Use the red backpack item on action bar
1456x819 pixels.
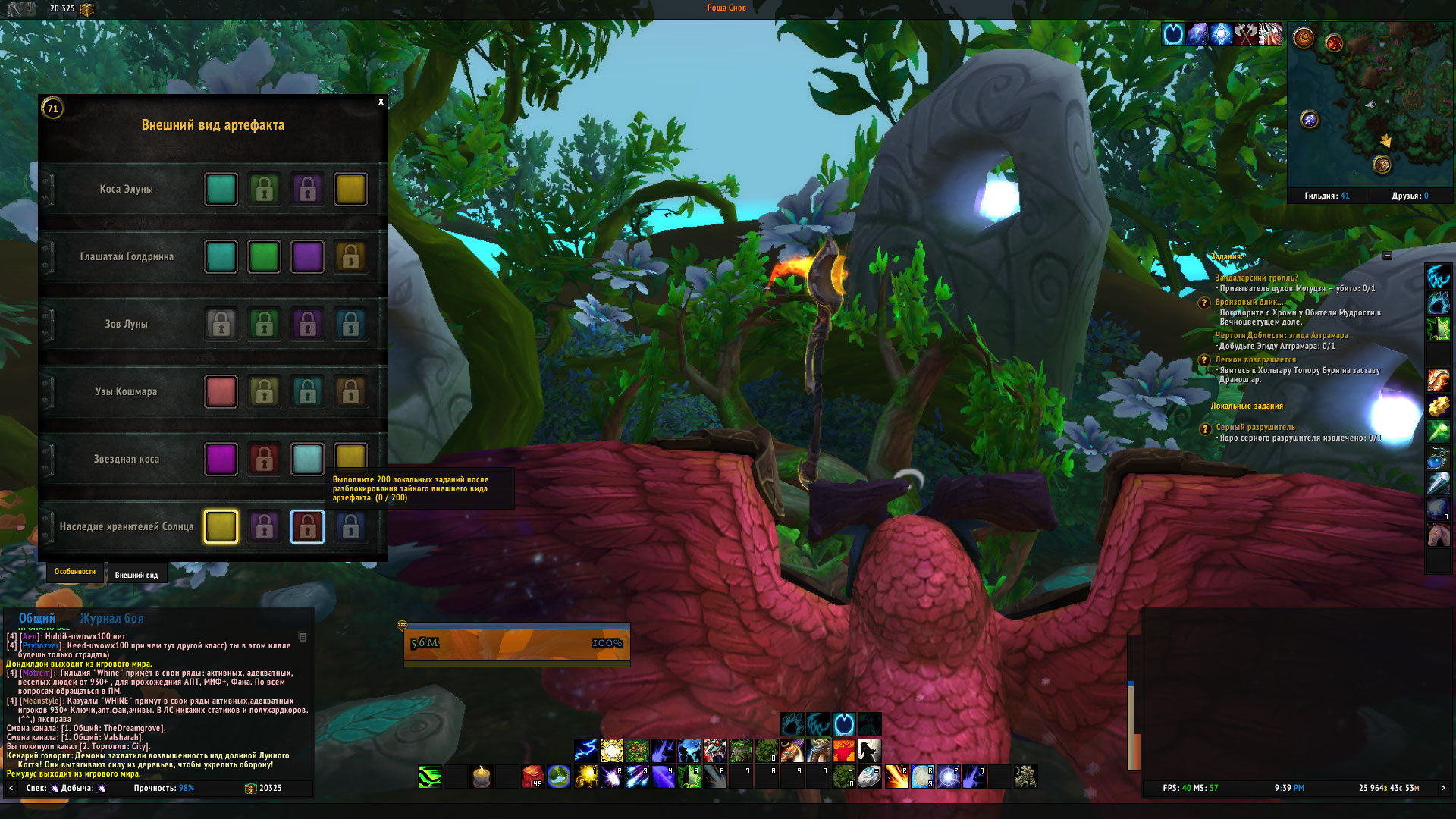532,777
